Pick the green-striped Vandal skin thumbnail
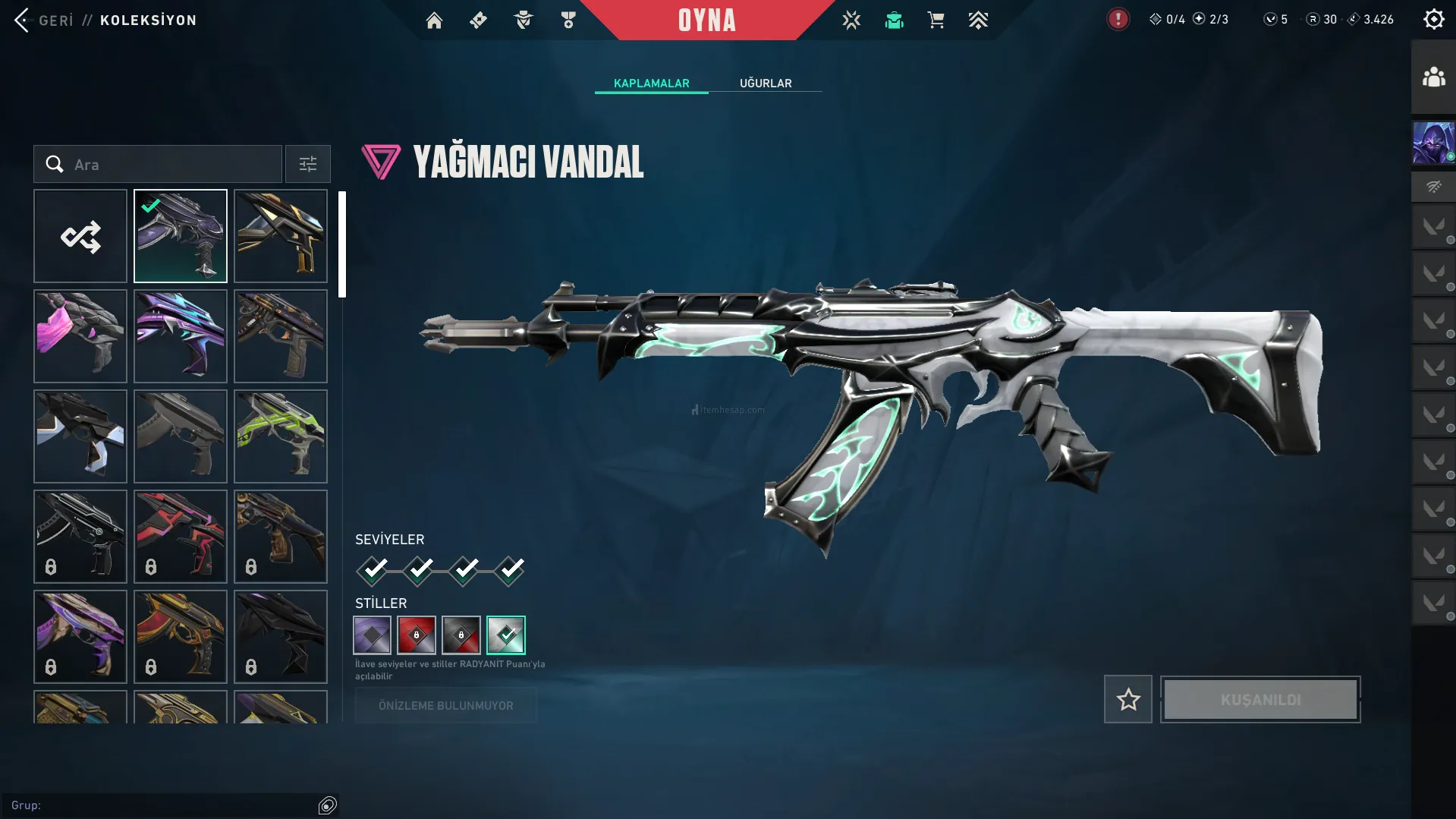This screenshot has width=1456, height=819. tap(281, 436)
